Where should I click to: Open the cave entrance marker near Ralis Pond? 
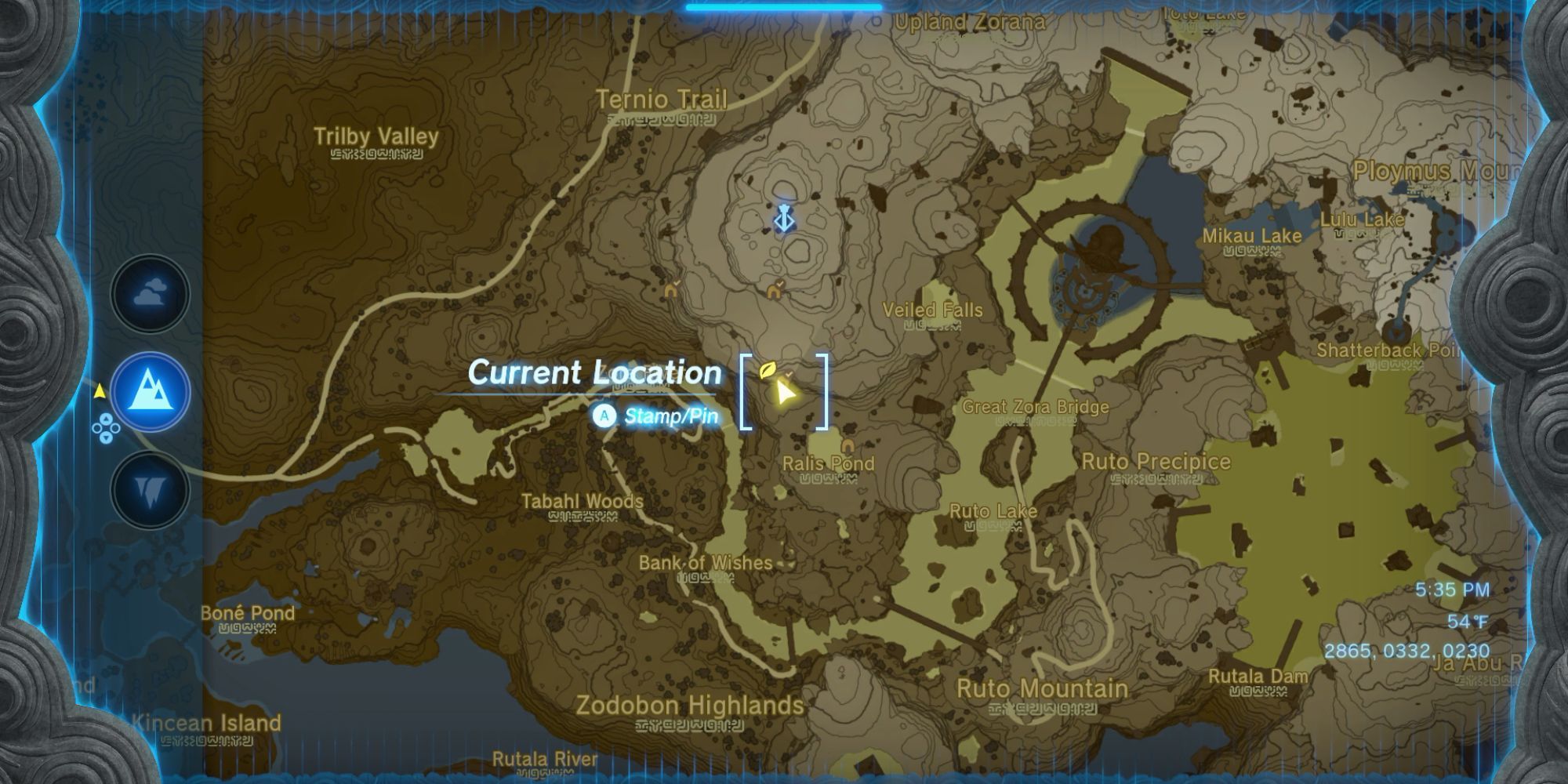848,444
